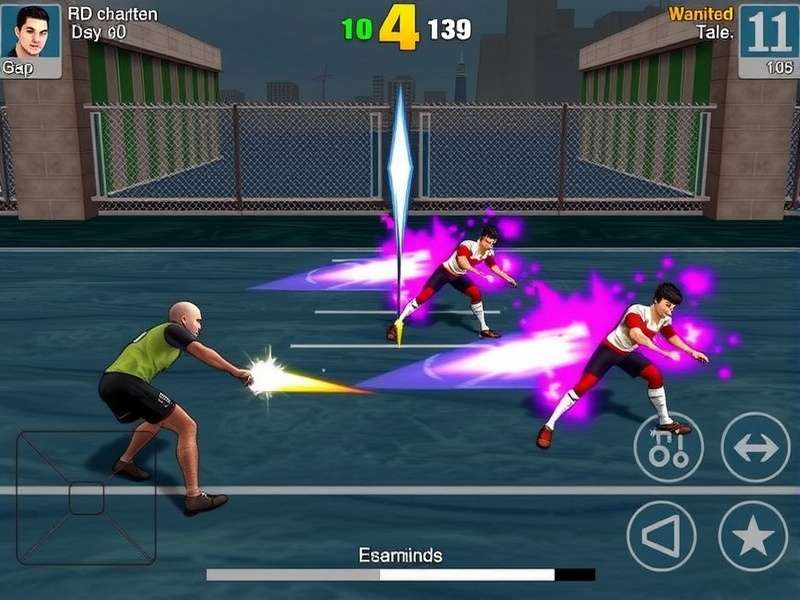The image size is (800, 600).
Task: Tap the double-arrow swap button
Action: coord(755,447)
